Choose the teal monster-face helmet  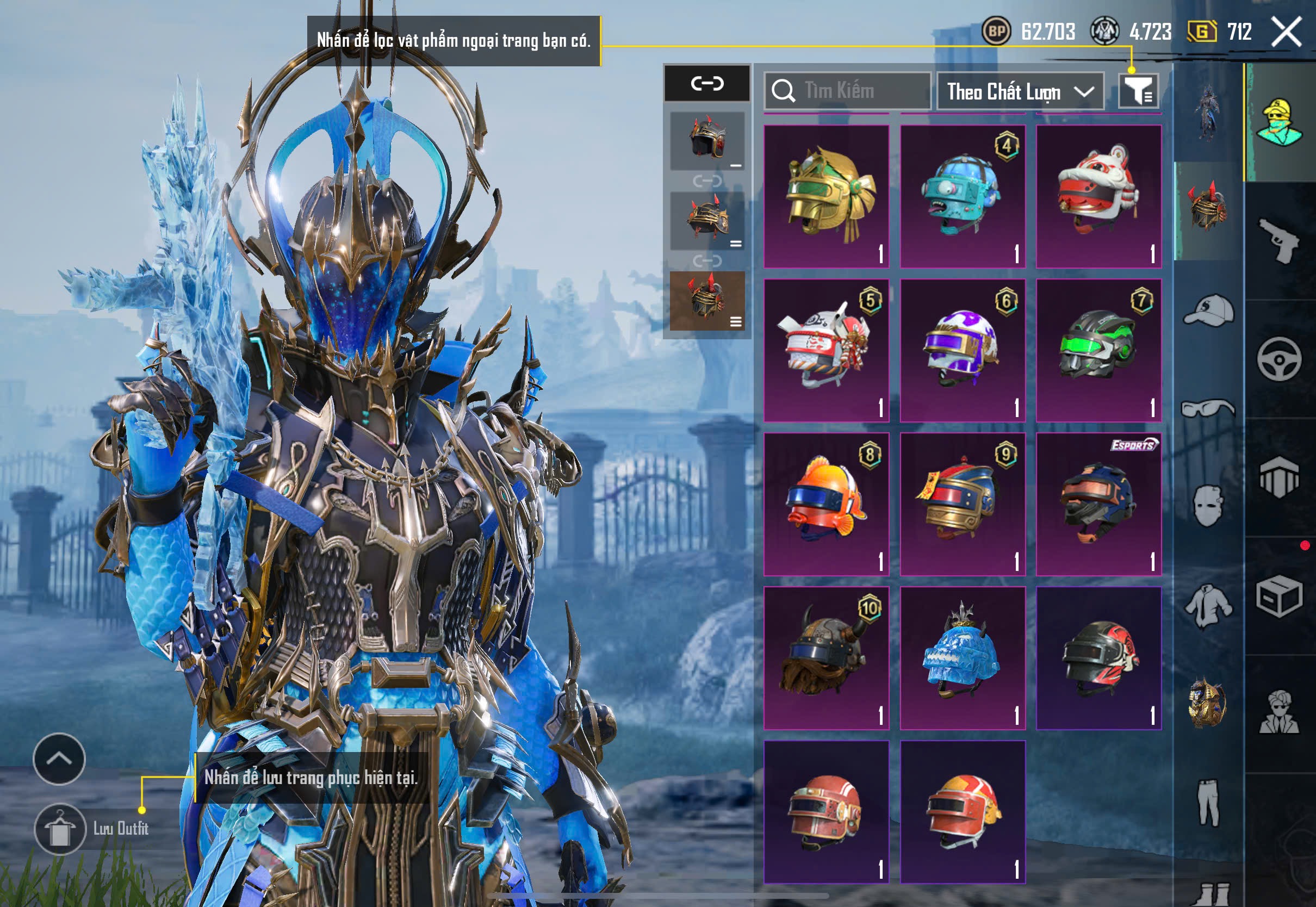click(x=963, y=196)
